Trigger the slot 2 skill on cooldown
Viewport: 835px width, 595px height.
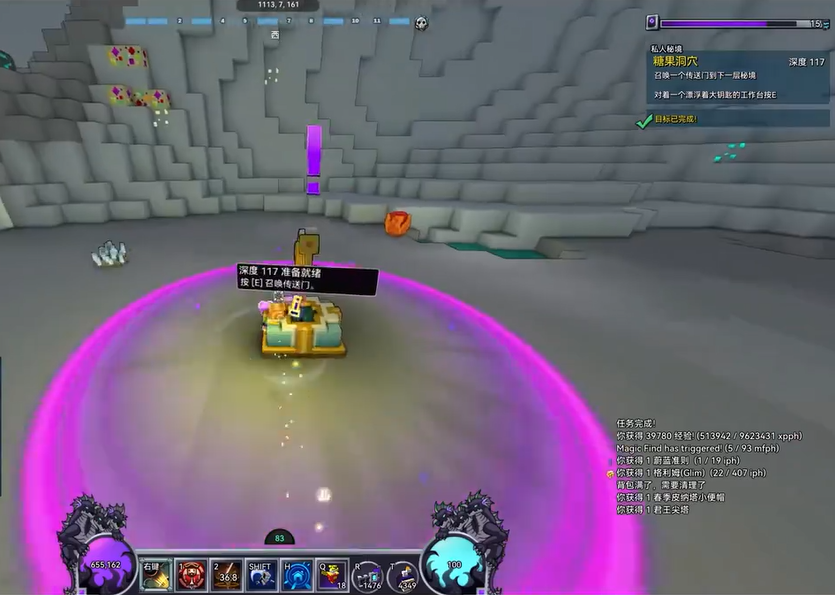226,575
